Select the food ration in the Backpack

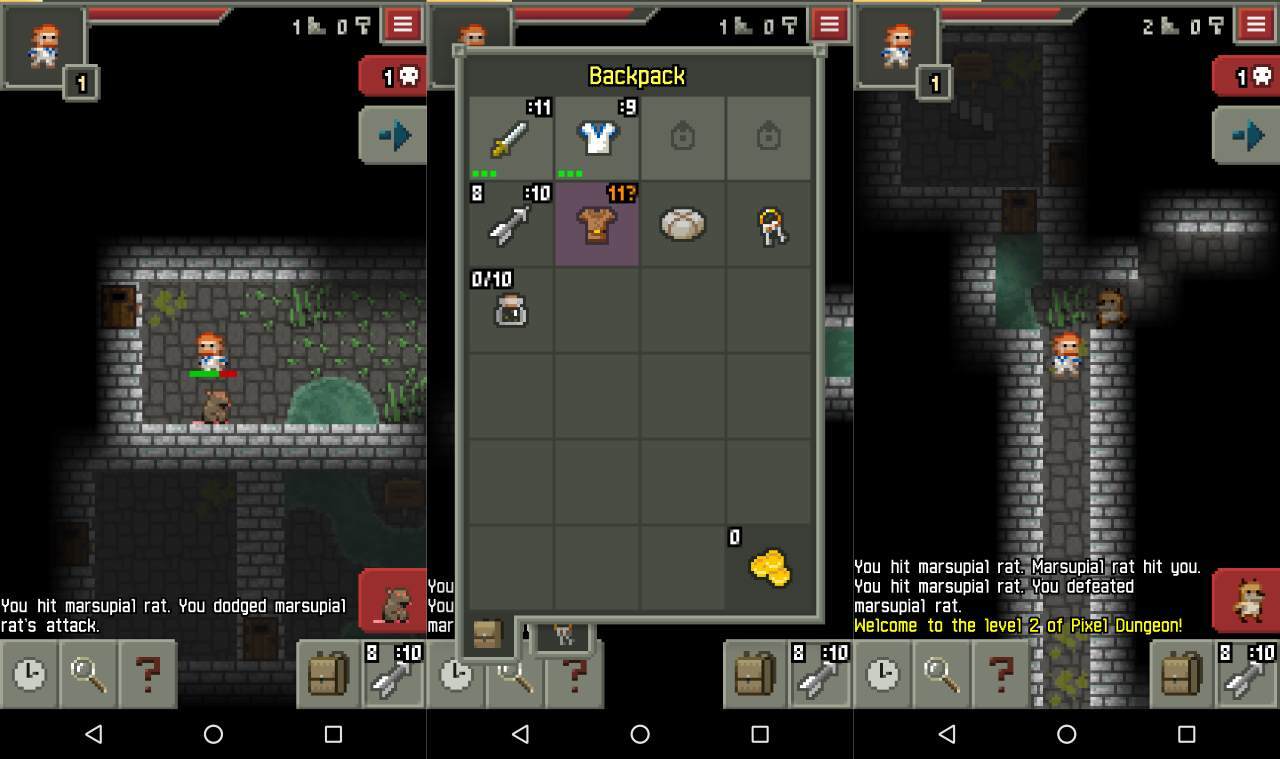tap(682, 224)
